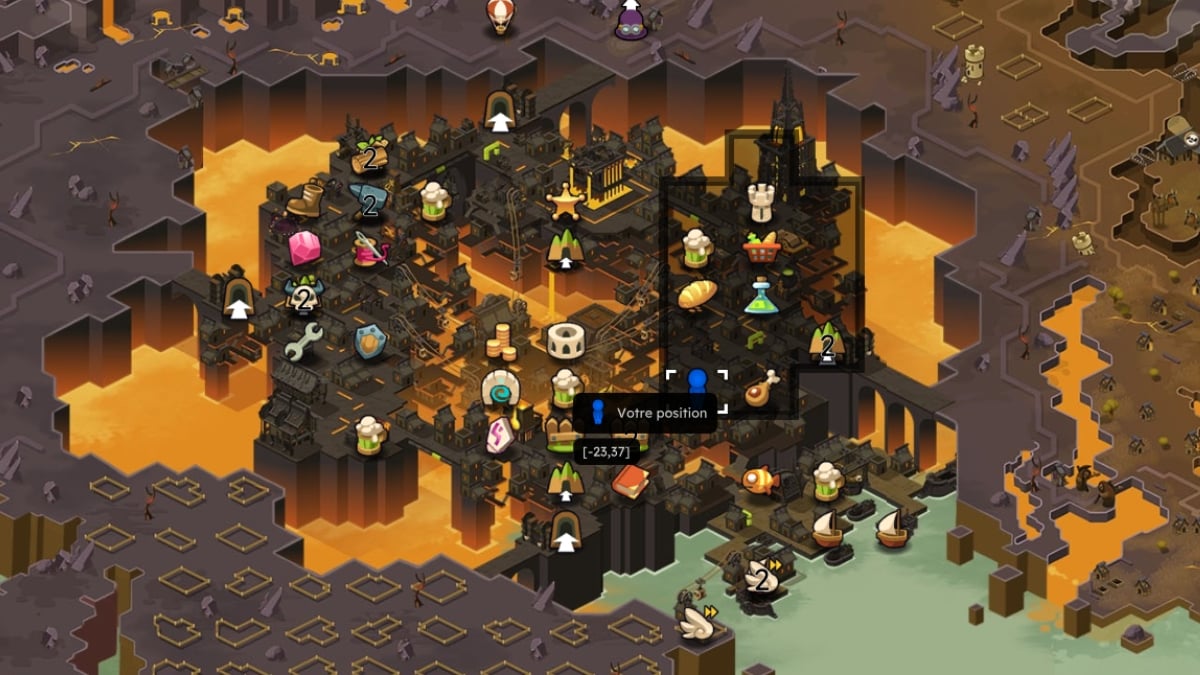Click the green potion alchemist marker

click(x=762, y=296)
